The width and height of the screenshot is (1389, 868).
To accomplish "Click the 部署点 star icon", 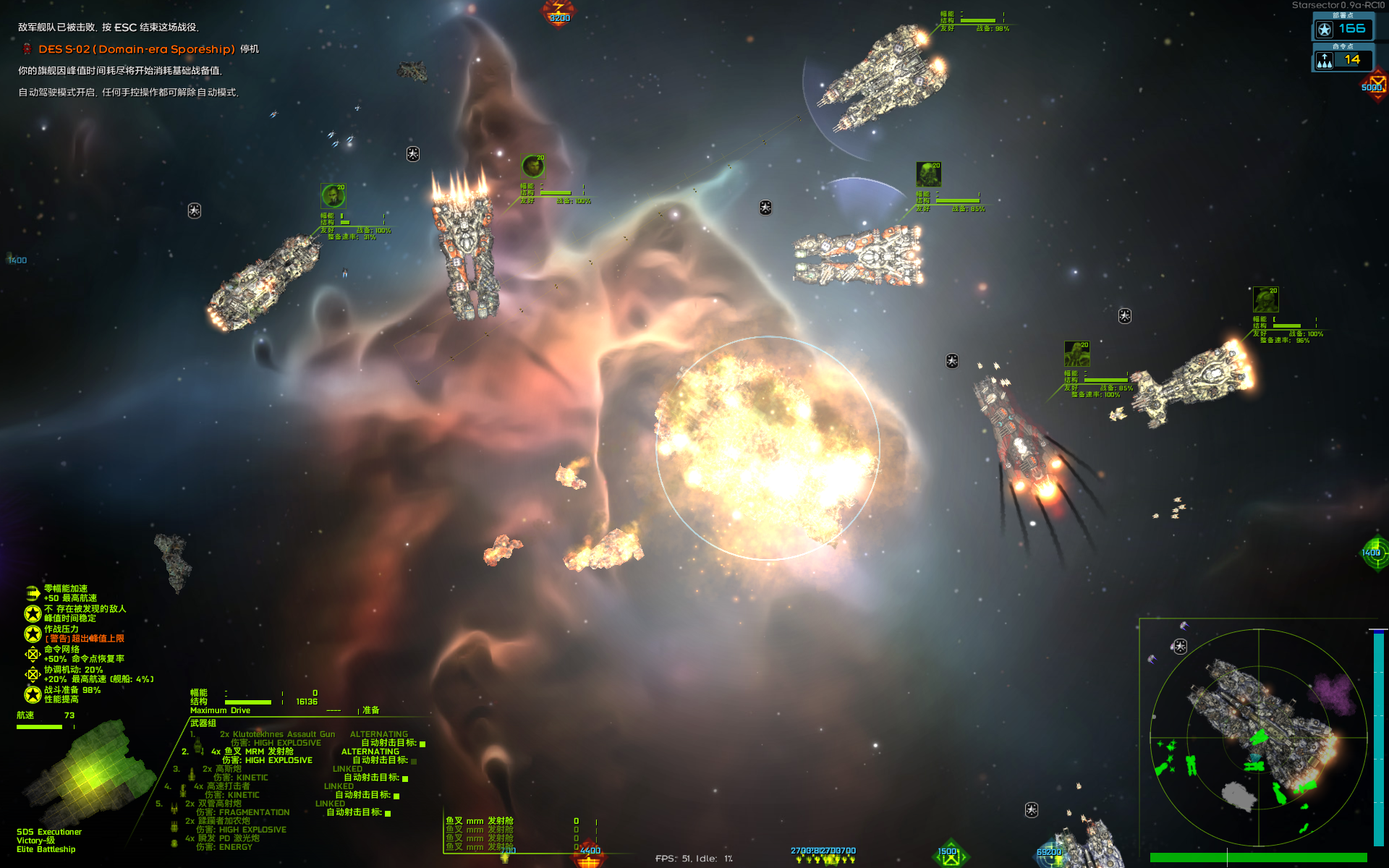I will pyautogui.click(x=1325, y=30).
